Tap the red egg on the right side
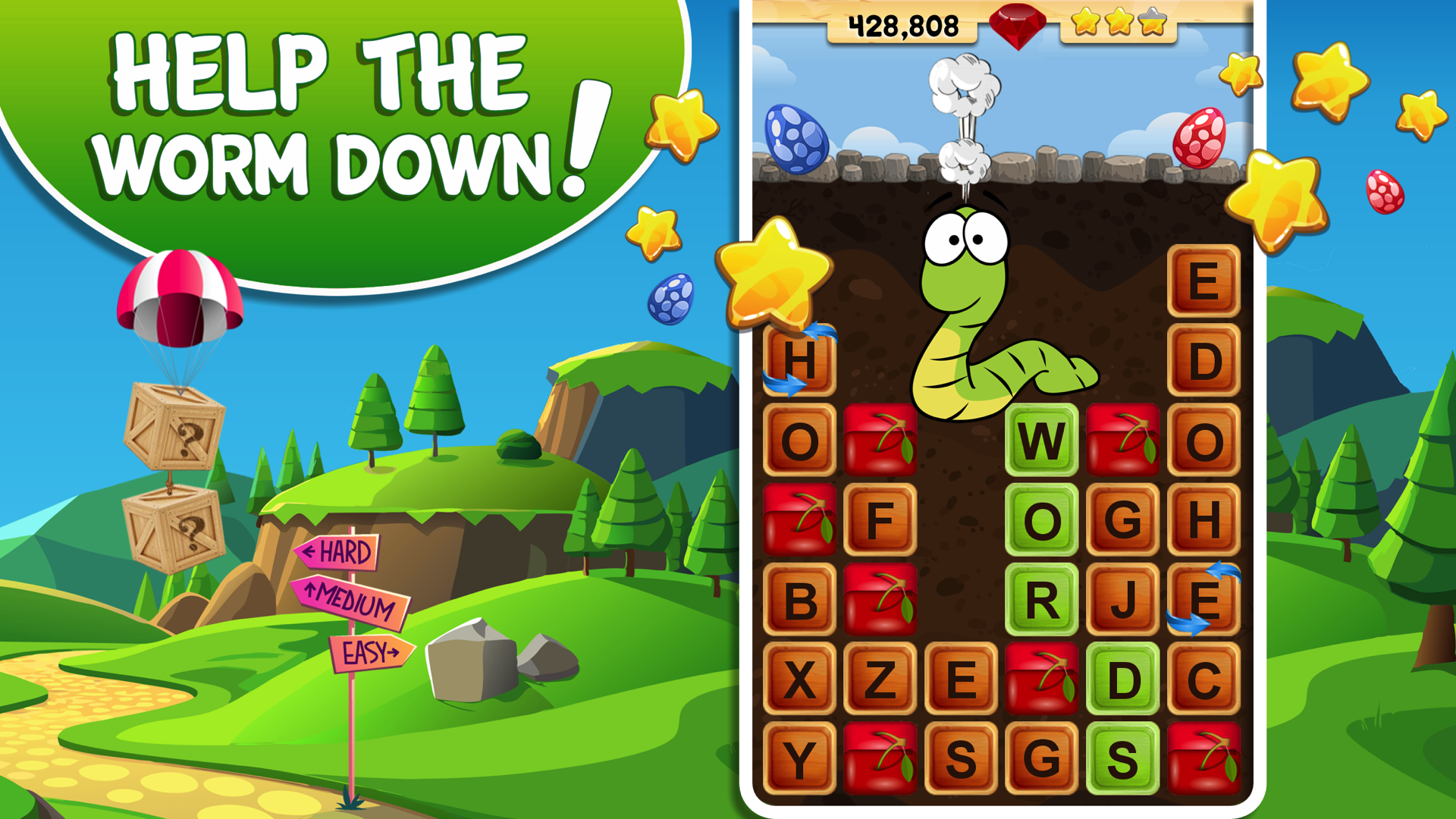 (1198, 136)
